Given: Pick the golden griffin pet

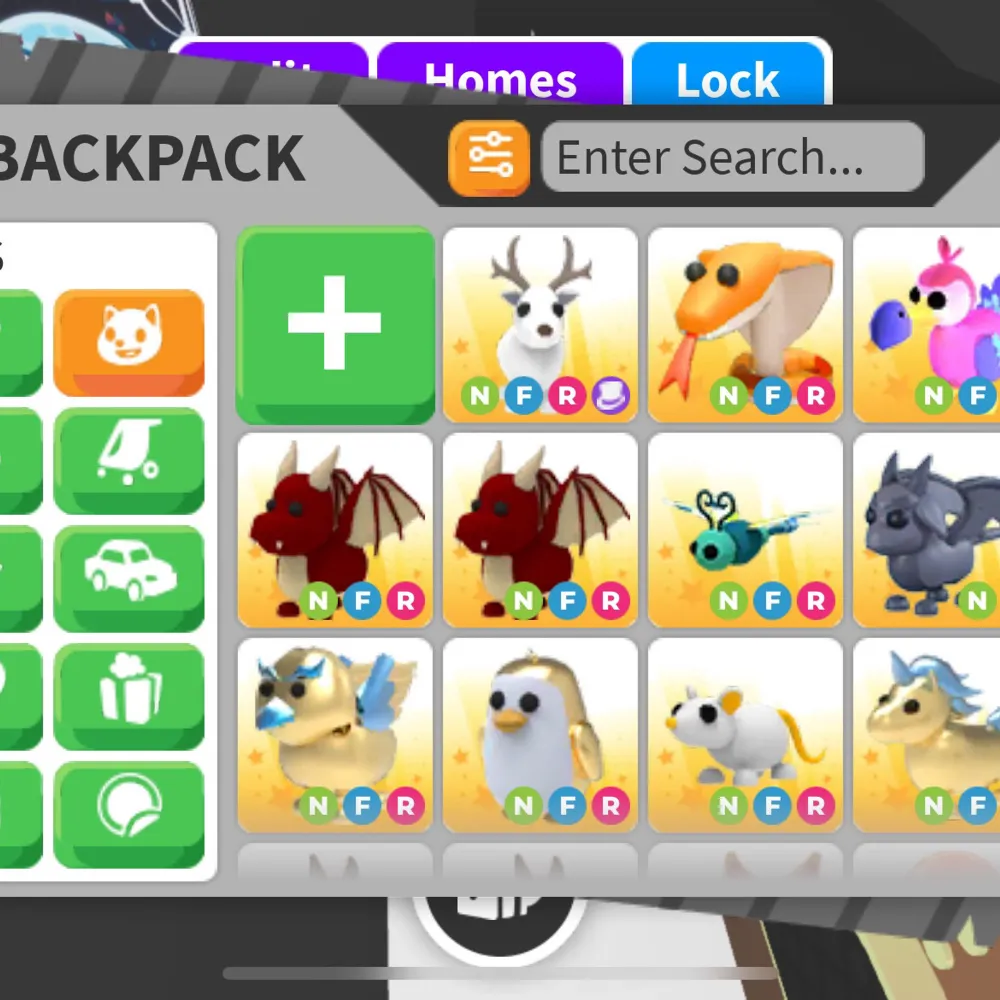Looking at the screenshot, I should click(x=335, y=735).
